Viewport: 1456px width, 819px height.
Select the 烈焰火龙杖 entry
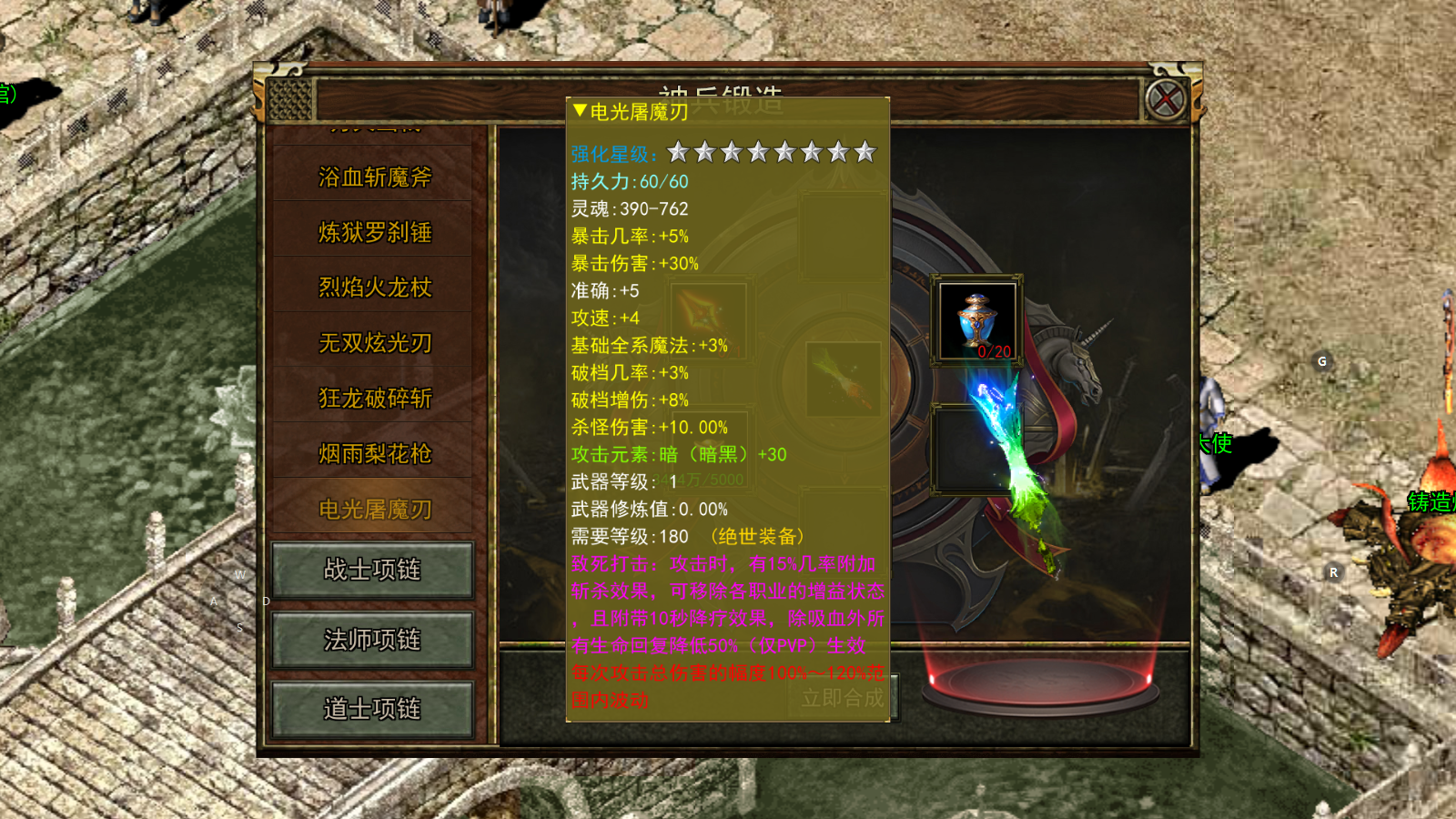click(x=375, y=288)
